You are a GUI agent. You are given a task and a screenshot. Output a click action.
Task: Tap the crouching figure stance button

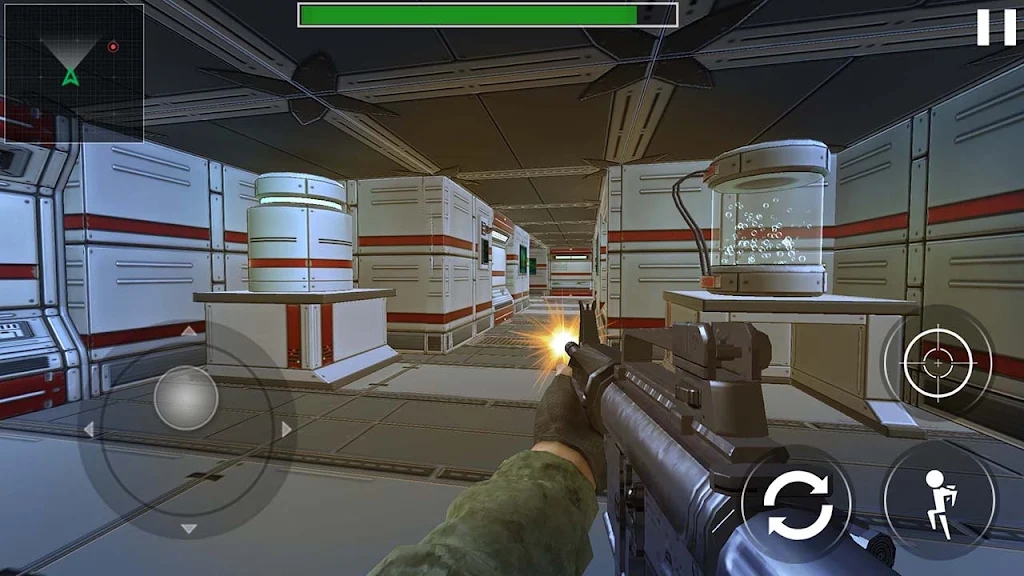pos(939,498)
